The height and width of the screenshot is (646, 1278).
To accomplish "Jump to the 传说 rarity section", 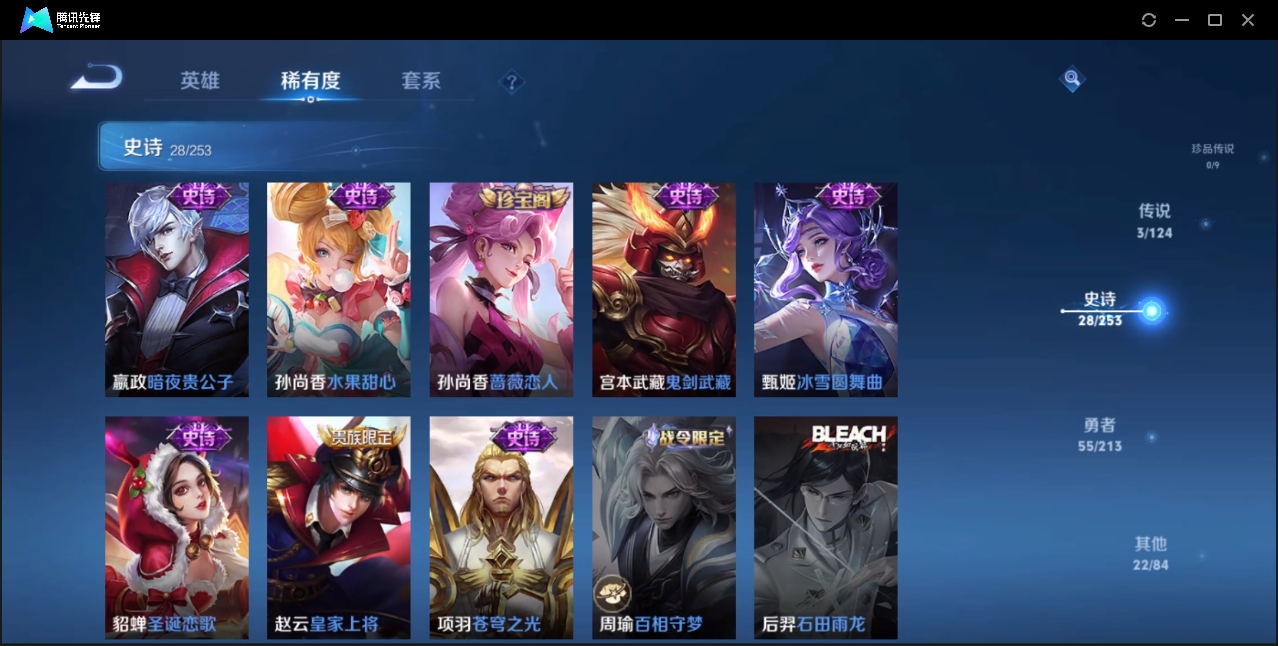I will tap(1154, 220).
